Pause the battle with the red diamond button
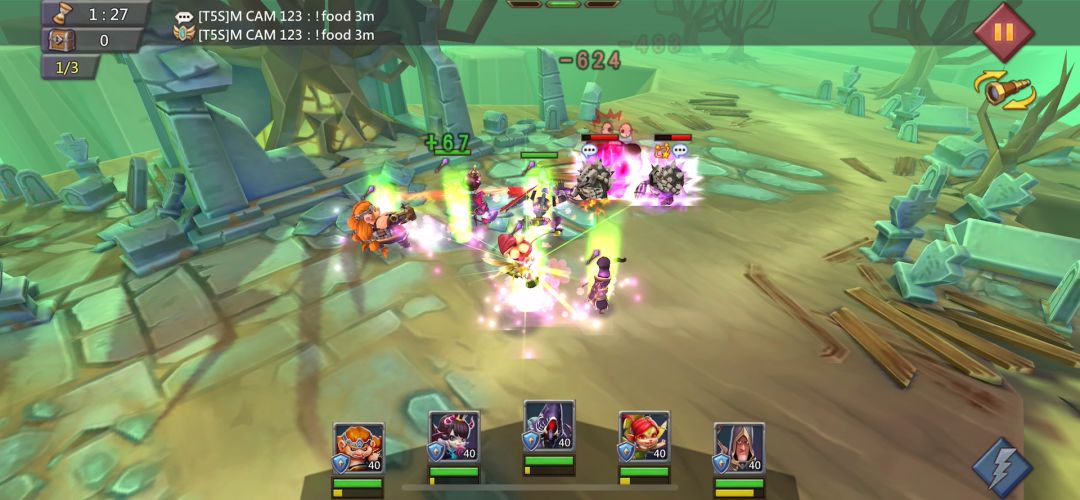Image resolution: width=1080 pixels, height=500 pixels. (x=1003, y=32)
